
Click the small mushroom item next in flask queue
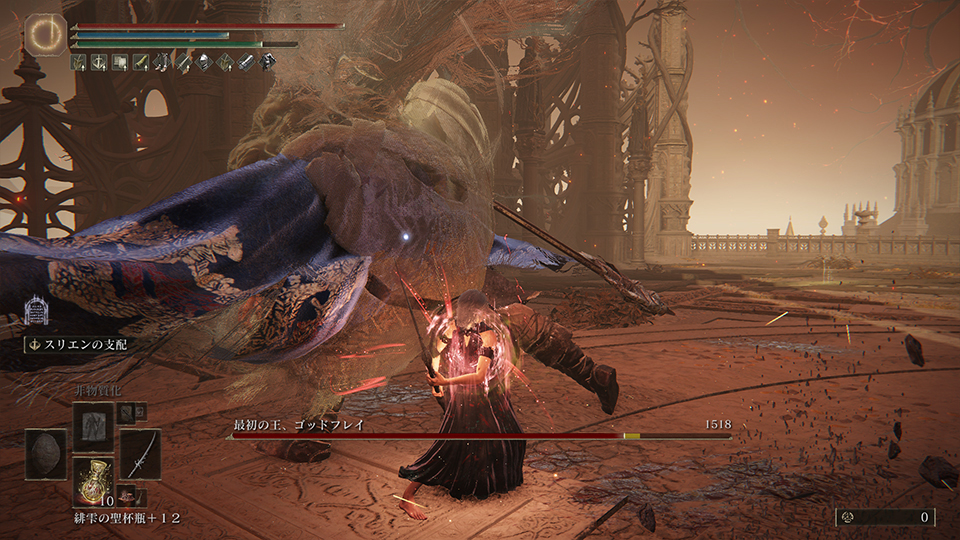(127, 496)
